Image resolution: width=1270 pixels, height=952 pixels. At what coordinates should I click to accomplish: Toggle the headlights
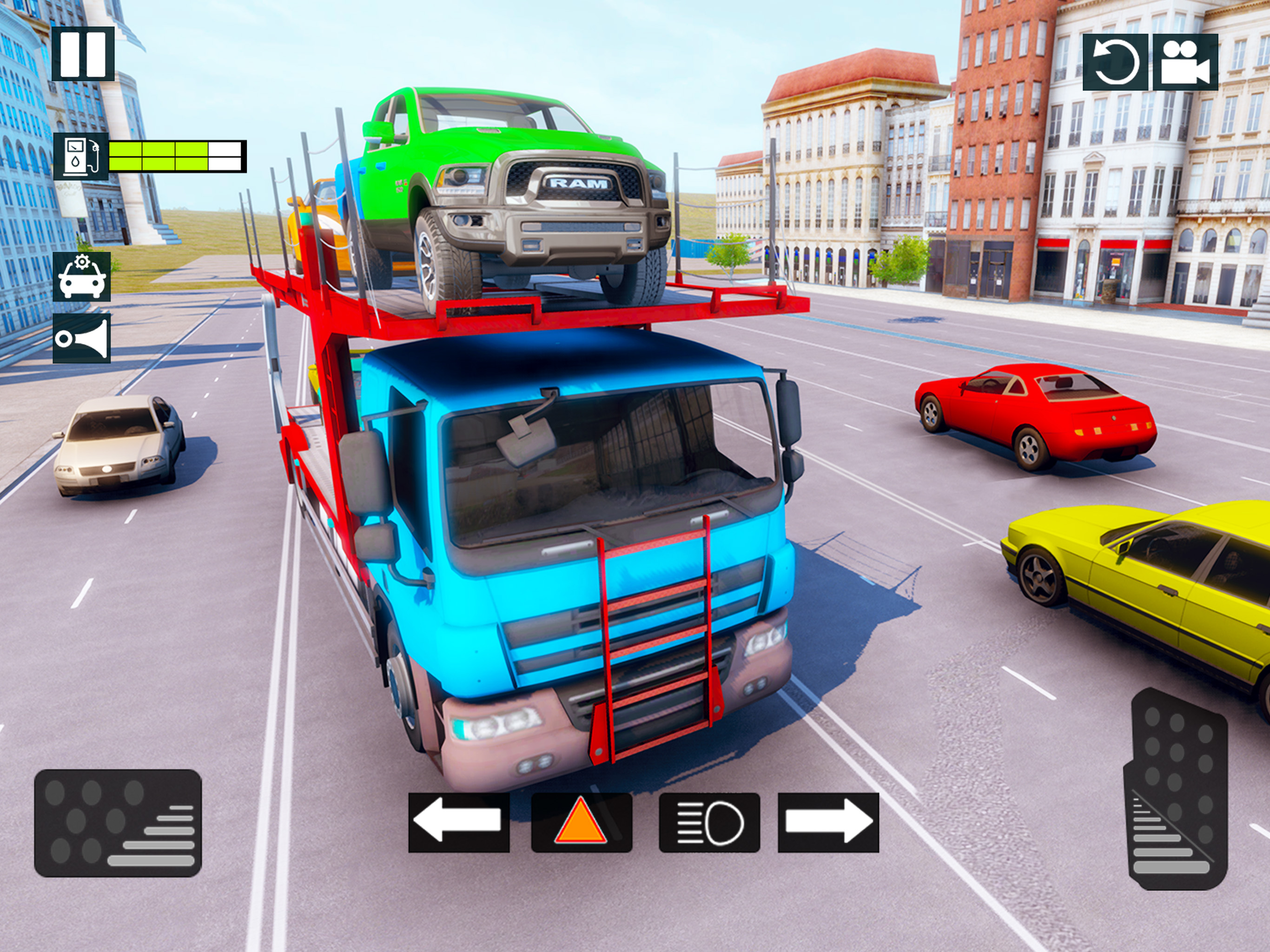(x=709, y=822)
